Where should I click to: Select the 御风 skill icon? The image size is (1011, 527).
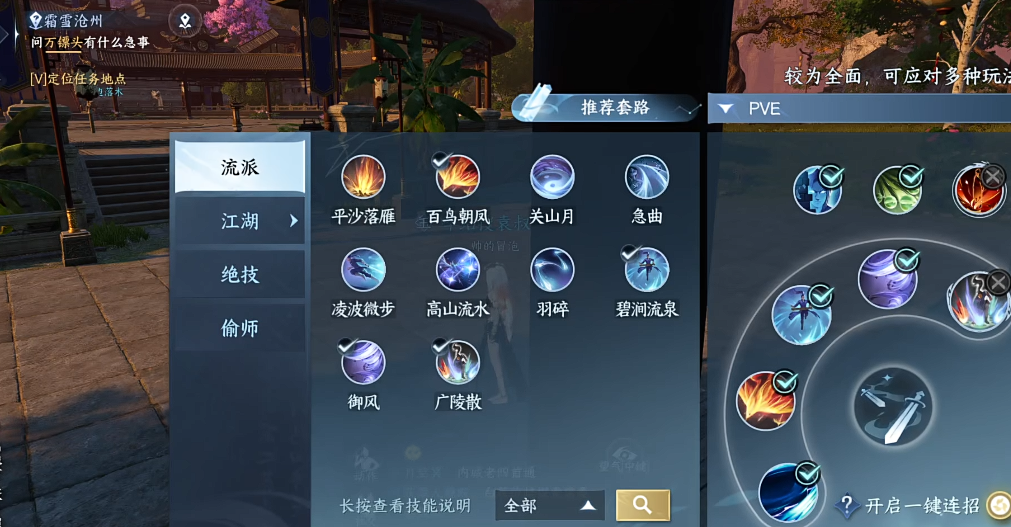click(x=363, y=362)
